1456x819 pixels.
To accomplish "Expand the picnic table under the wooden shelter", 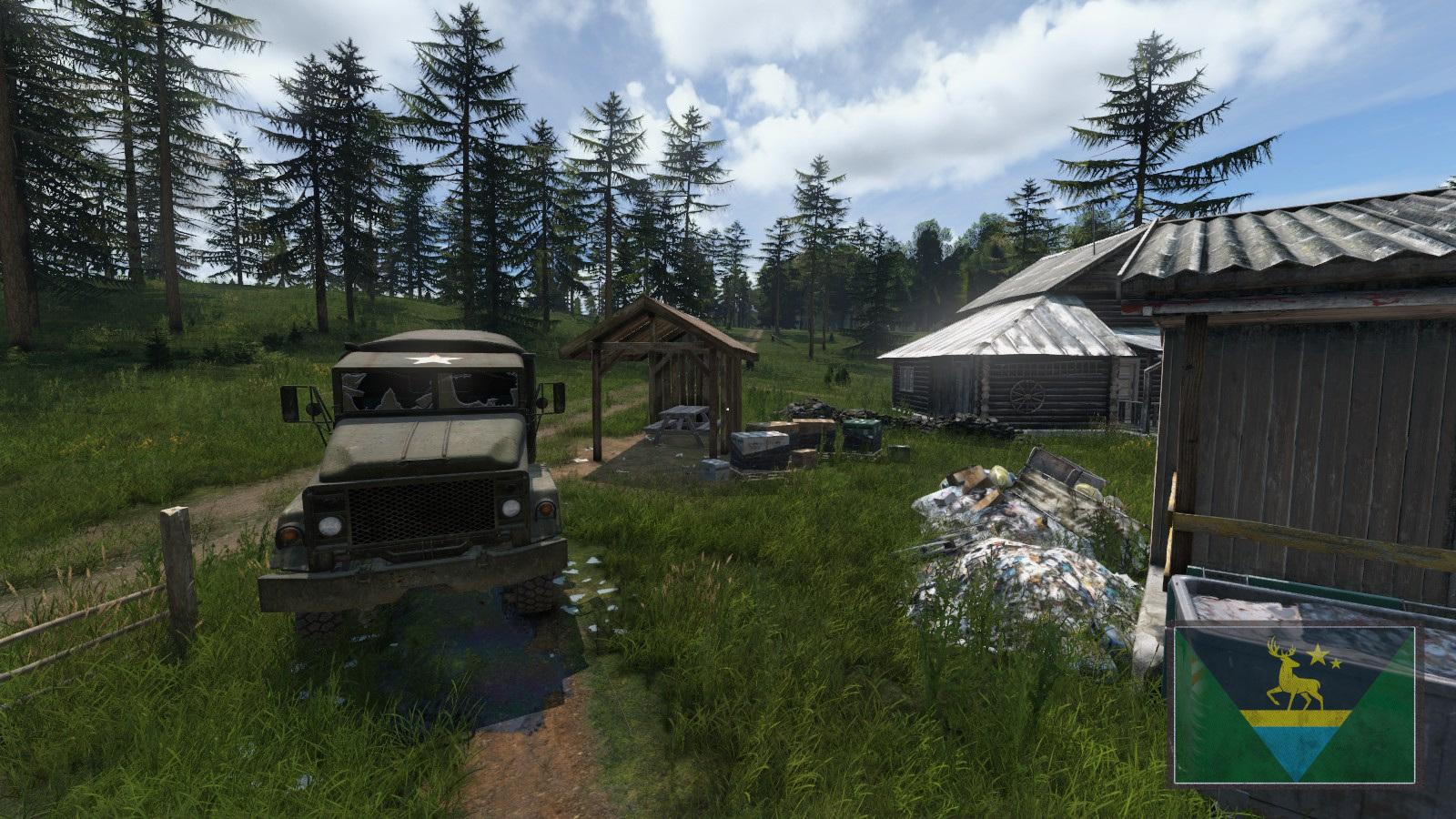I will [x=682, y=420].
